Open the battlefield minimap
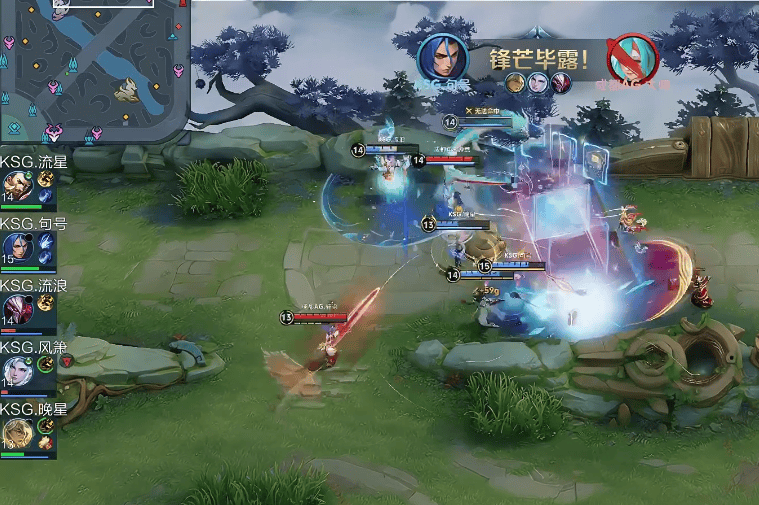The image size is (759, 505). [92, 70]
